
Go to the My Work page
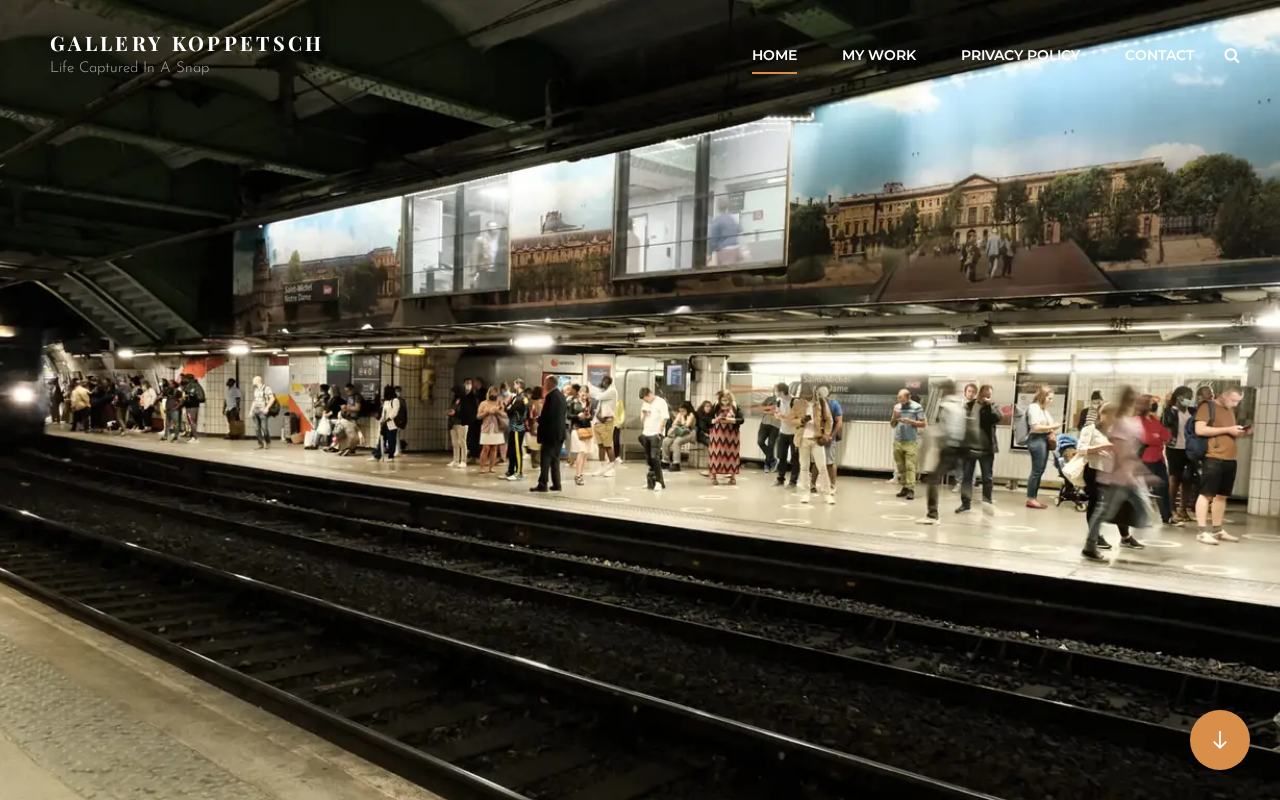pyautogui.click(x=878, y=55)
